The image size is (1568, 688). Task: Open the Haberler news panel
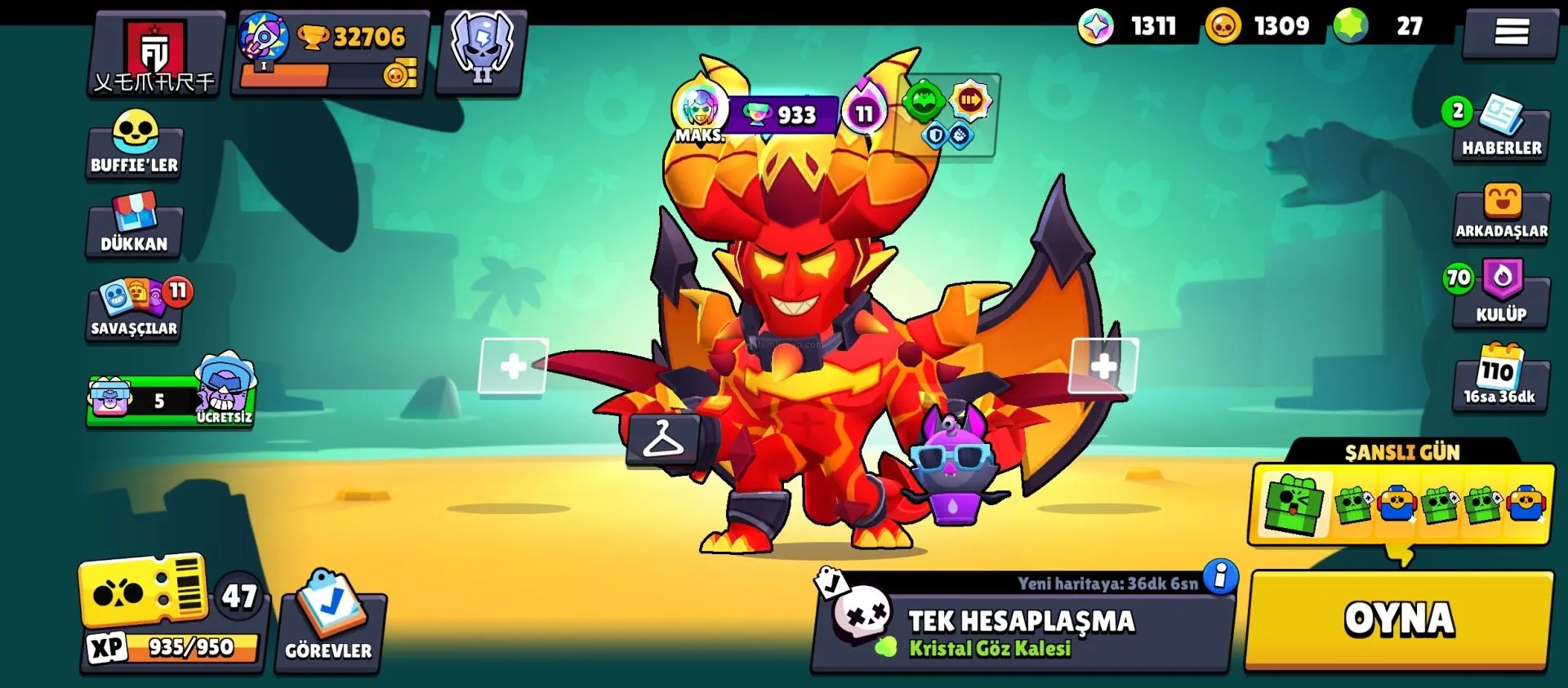click(1500, 130)
